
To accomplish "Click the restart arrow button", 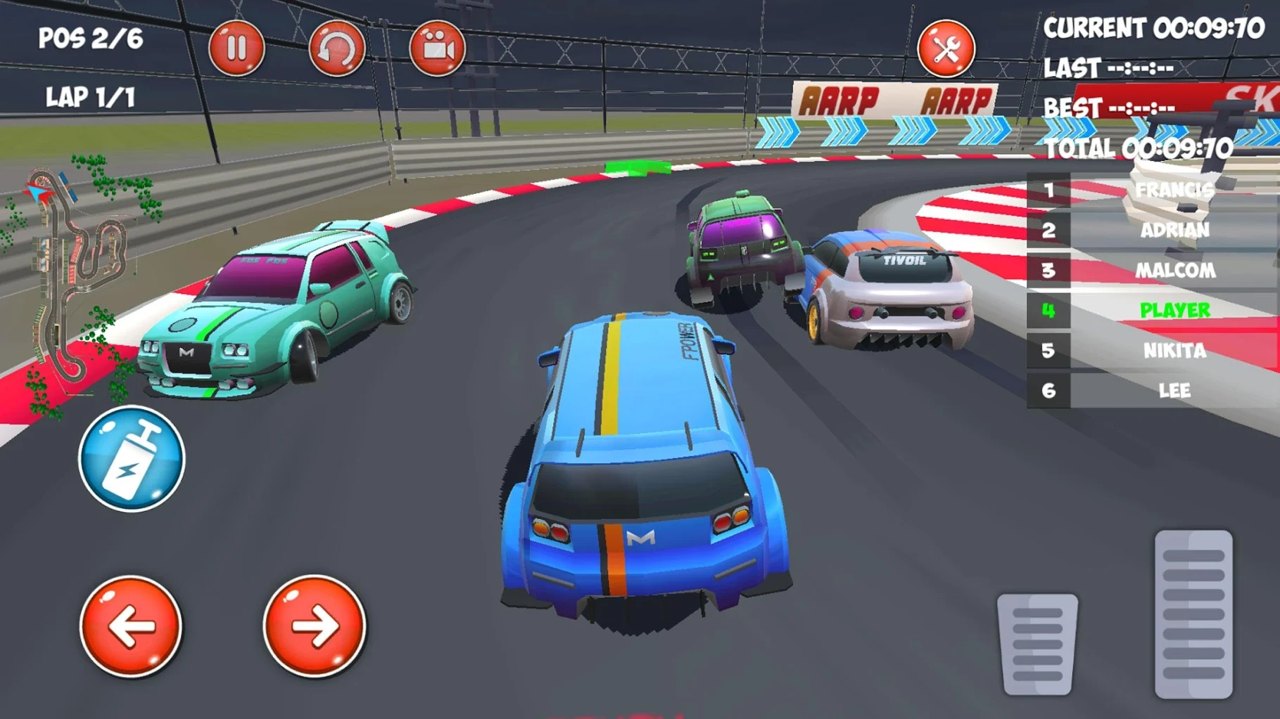I will click(x=337, y=48).
